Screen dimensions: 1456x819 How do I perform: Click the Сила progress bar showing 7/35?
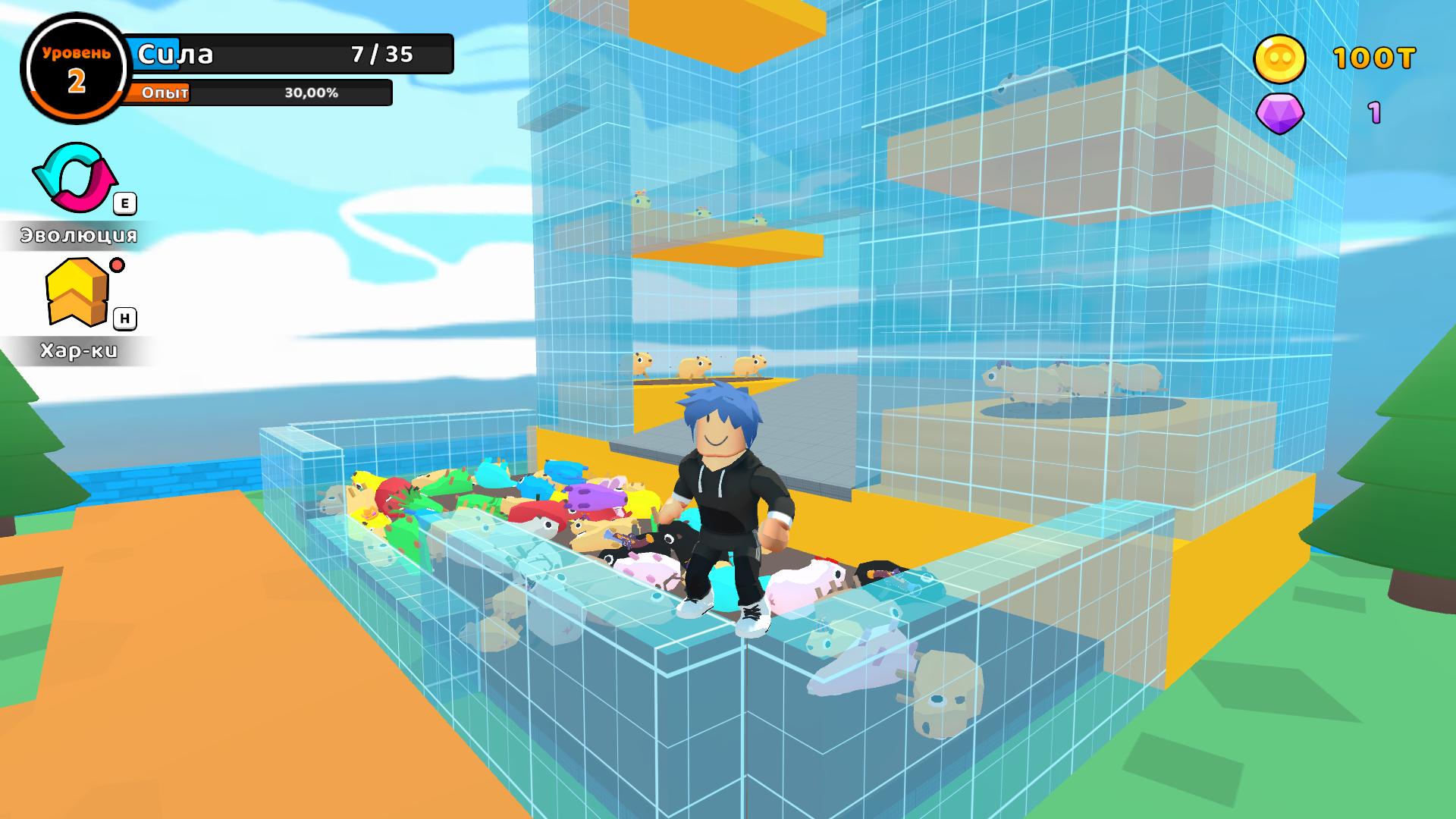point(288,53)
